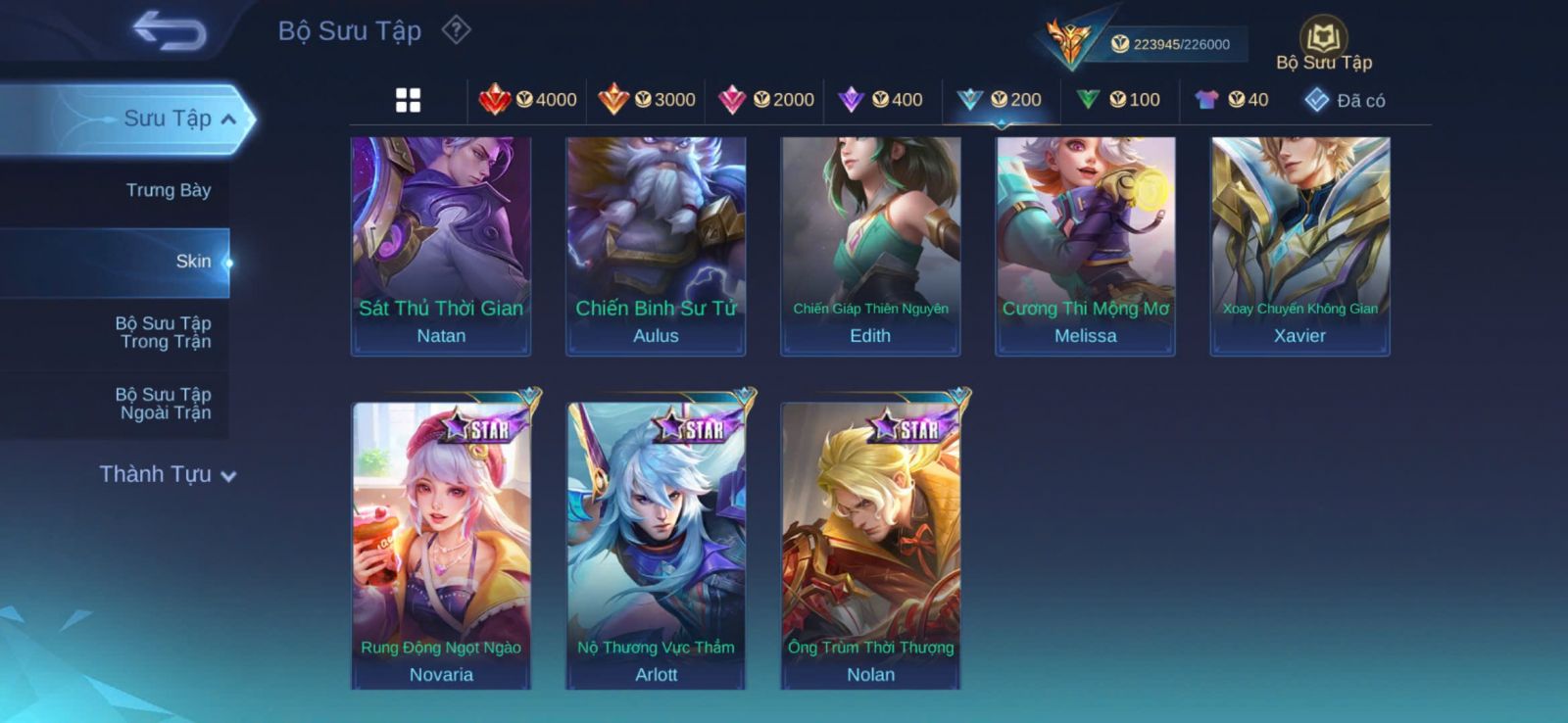Switch to the 2000 points tier

(x=766, y=100)
